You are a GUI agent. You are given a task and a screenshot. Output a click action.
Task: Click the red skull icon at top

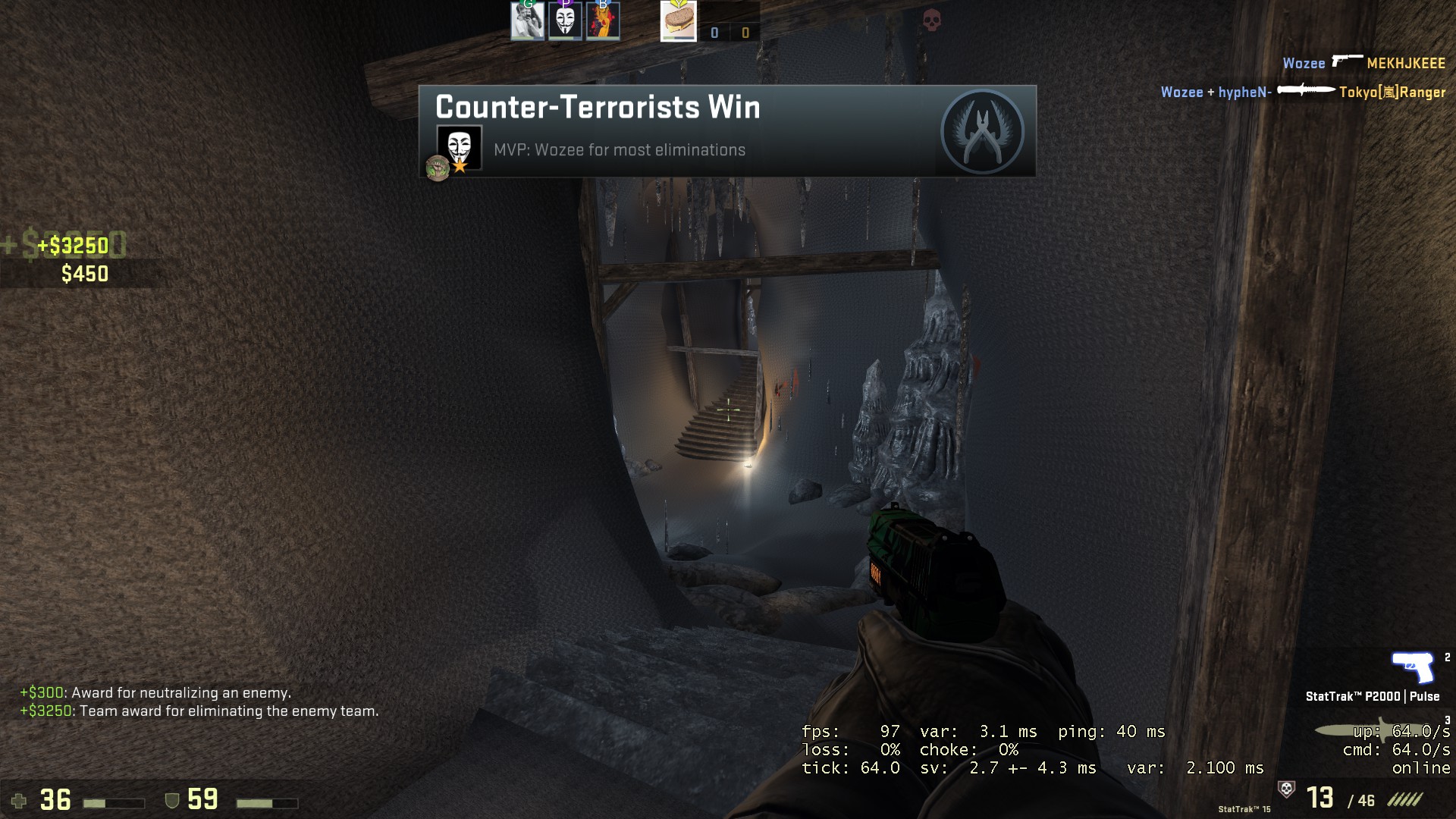tap(932, 20)
